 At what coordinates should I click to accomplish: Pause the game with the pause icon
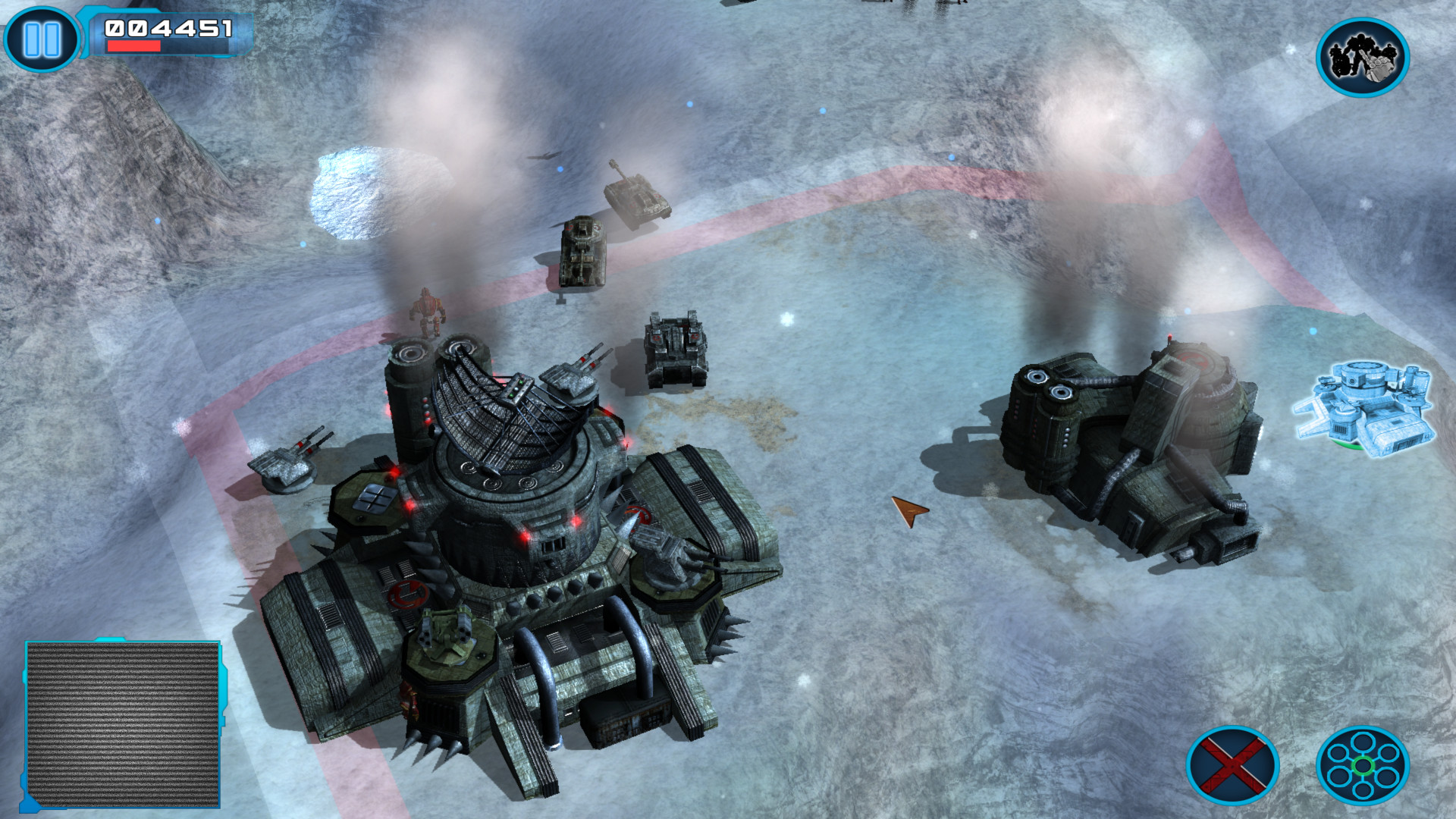click(x=40, y=38)
